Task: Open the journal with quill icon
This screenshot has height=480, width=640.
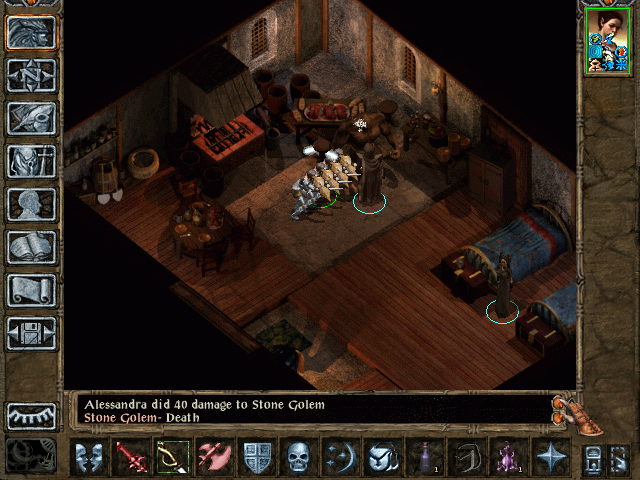Action: point(31,118)
